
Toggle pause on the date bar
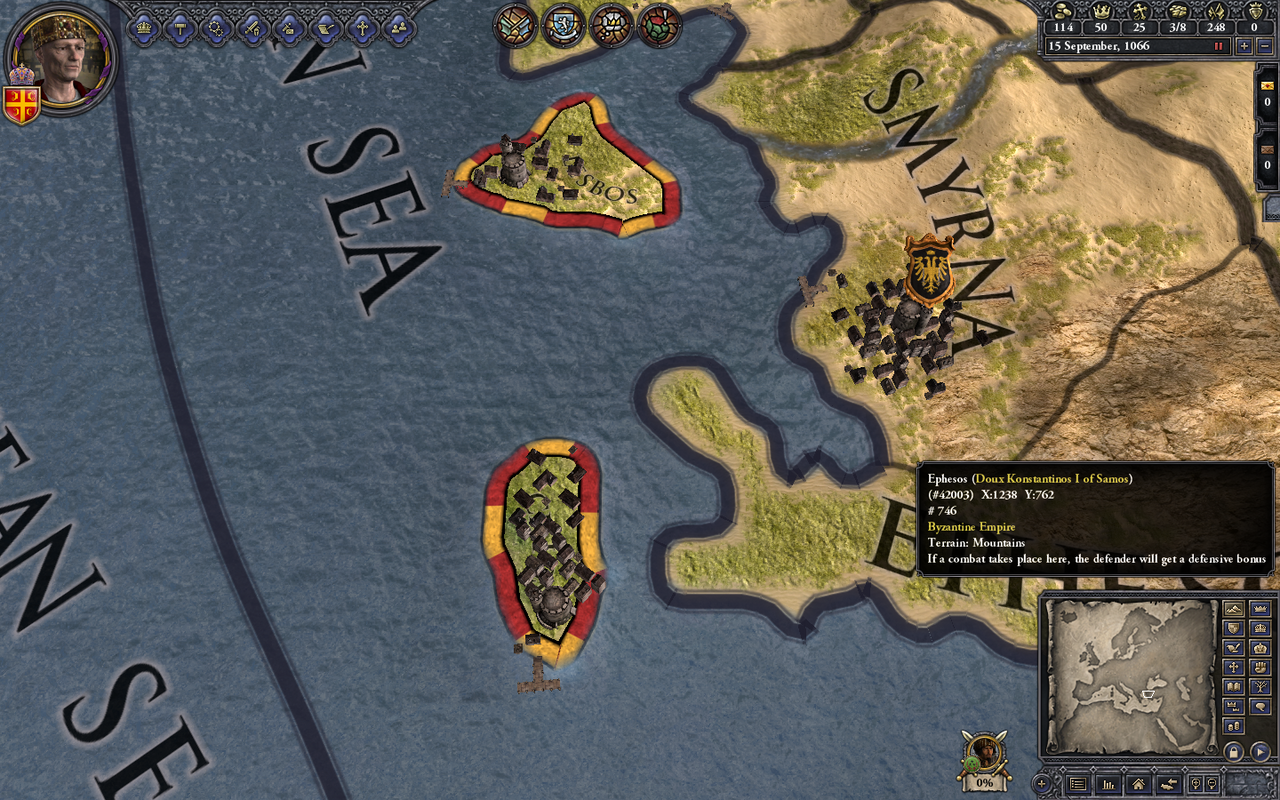(1218, 46)
